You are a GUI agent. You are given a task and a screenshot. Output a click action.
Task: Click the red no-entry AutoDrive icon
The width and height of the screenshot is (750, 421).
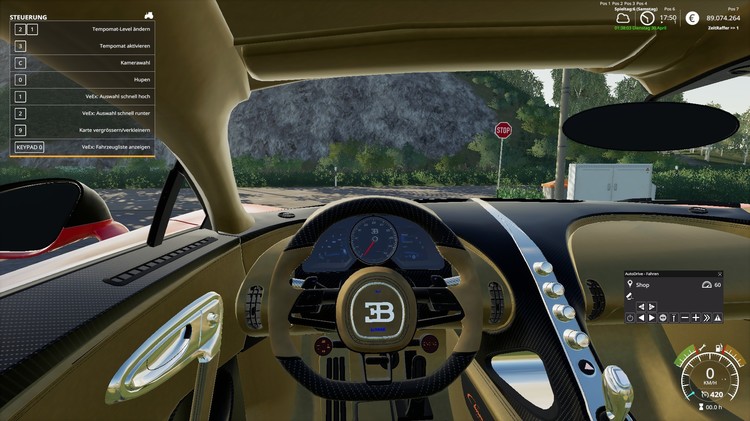(662, 318)
